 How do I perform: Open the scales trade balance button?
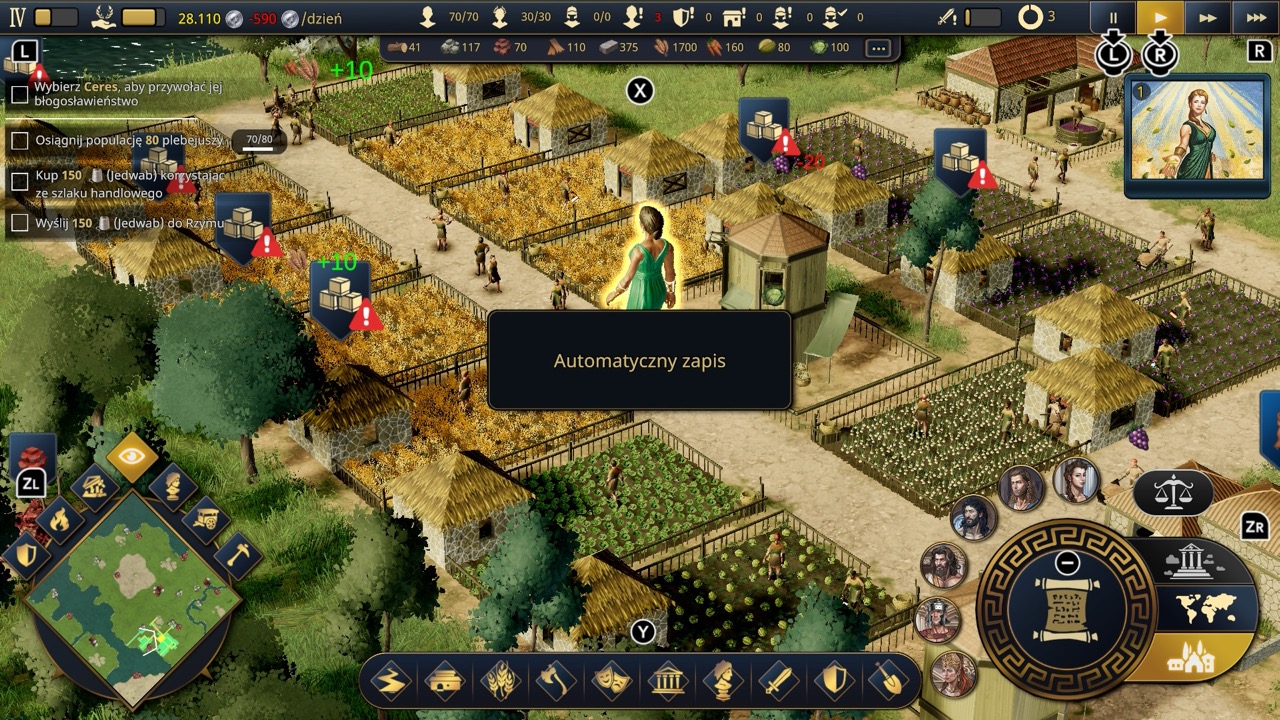tap(1172, 492)
